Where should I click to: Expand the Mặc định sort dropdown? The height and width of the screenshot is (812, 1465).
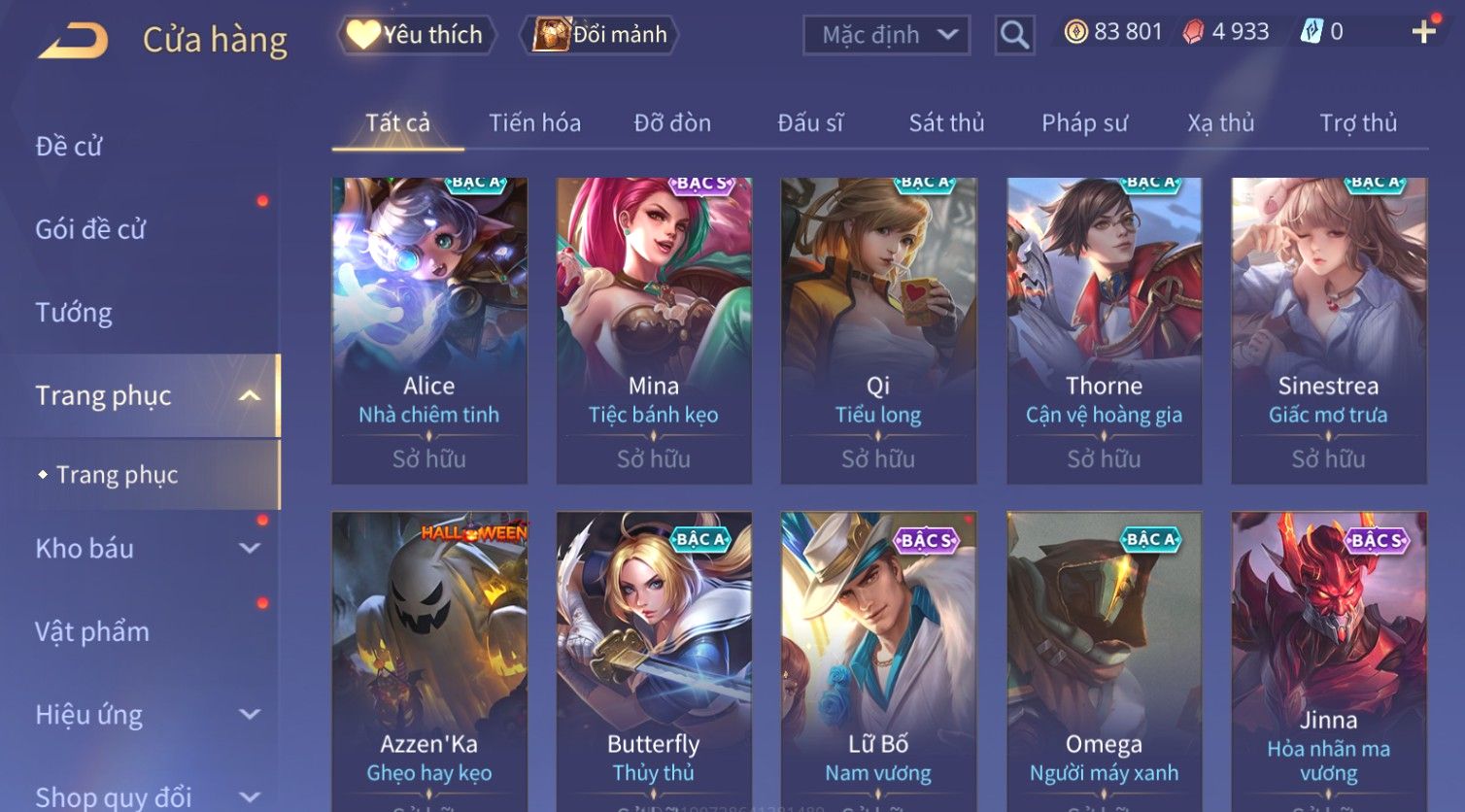(x=887, y=36)
